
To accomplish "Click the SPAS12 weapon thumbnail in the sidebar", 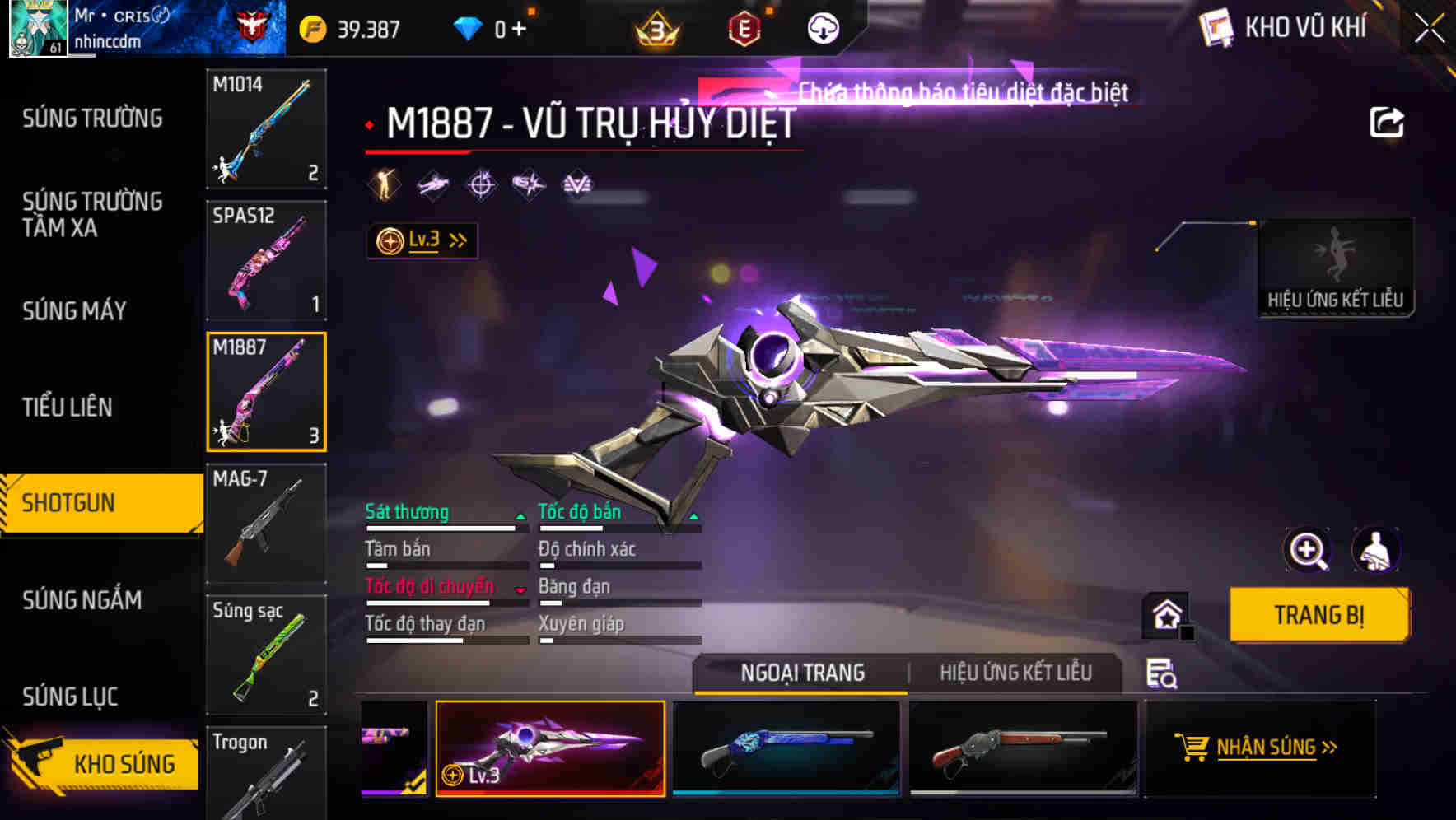I will coord(265,260).
